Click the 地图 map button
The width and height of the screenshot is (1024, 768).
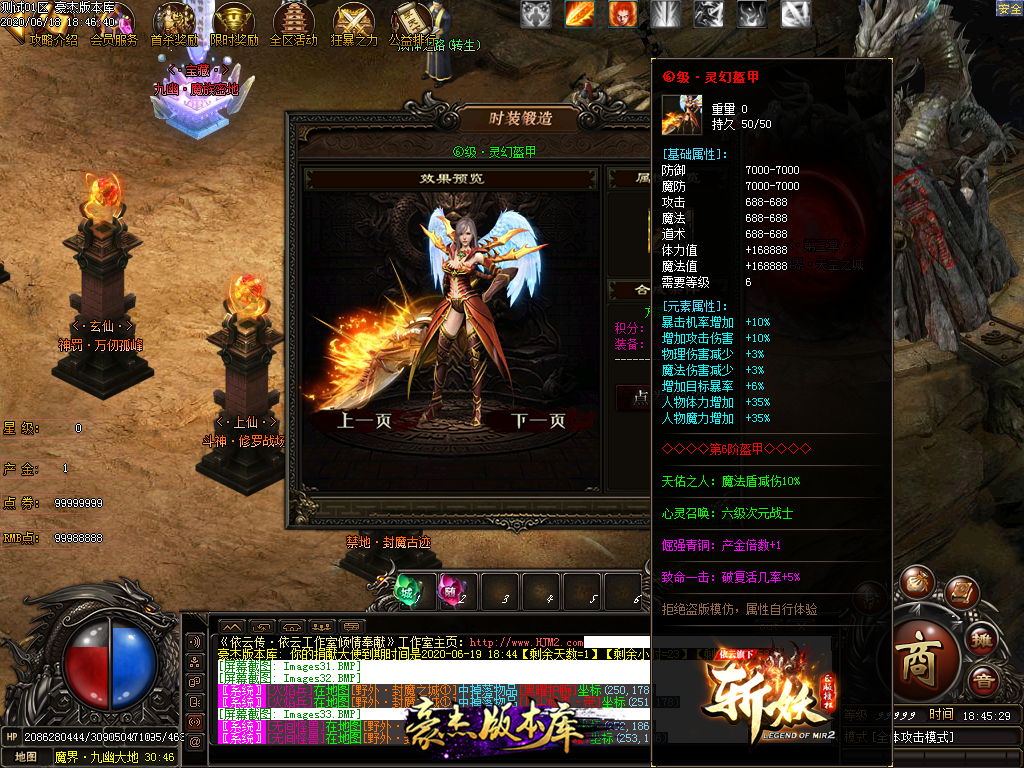(x=26, y=757)
